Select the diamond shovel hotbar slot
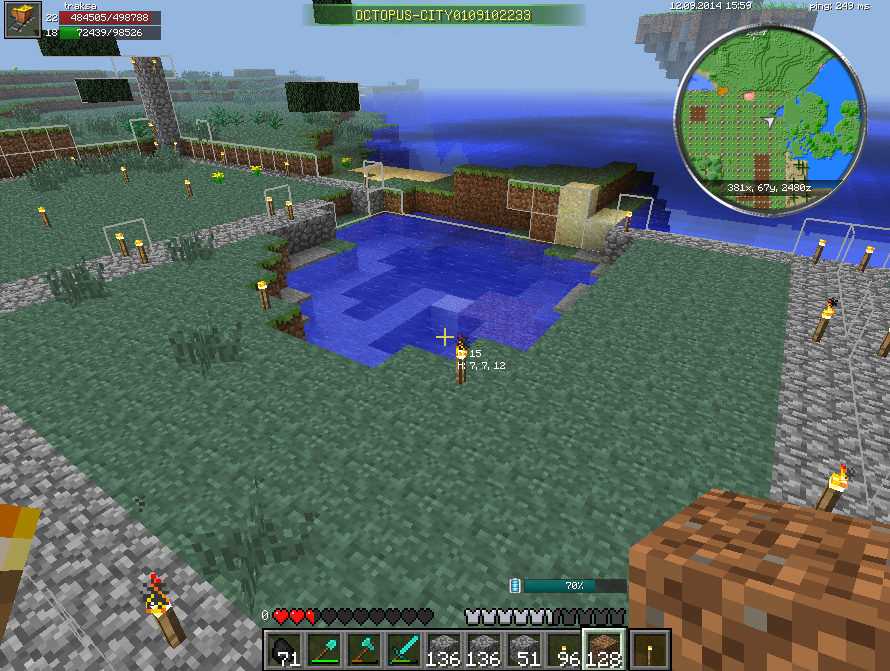Viewport: 890px width, 671px height. tap(324, 649)
